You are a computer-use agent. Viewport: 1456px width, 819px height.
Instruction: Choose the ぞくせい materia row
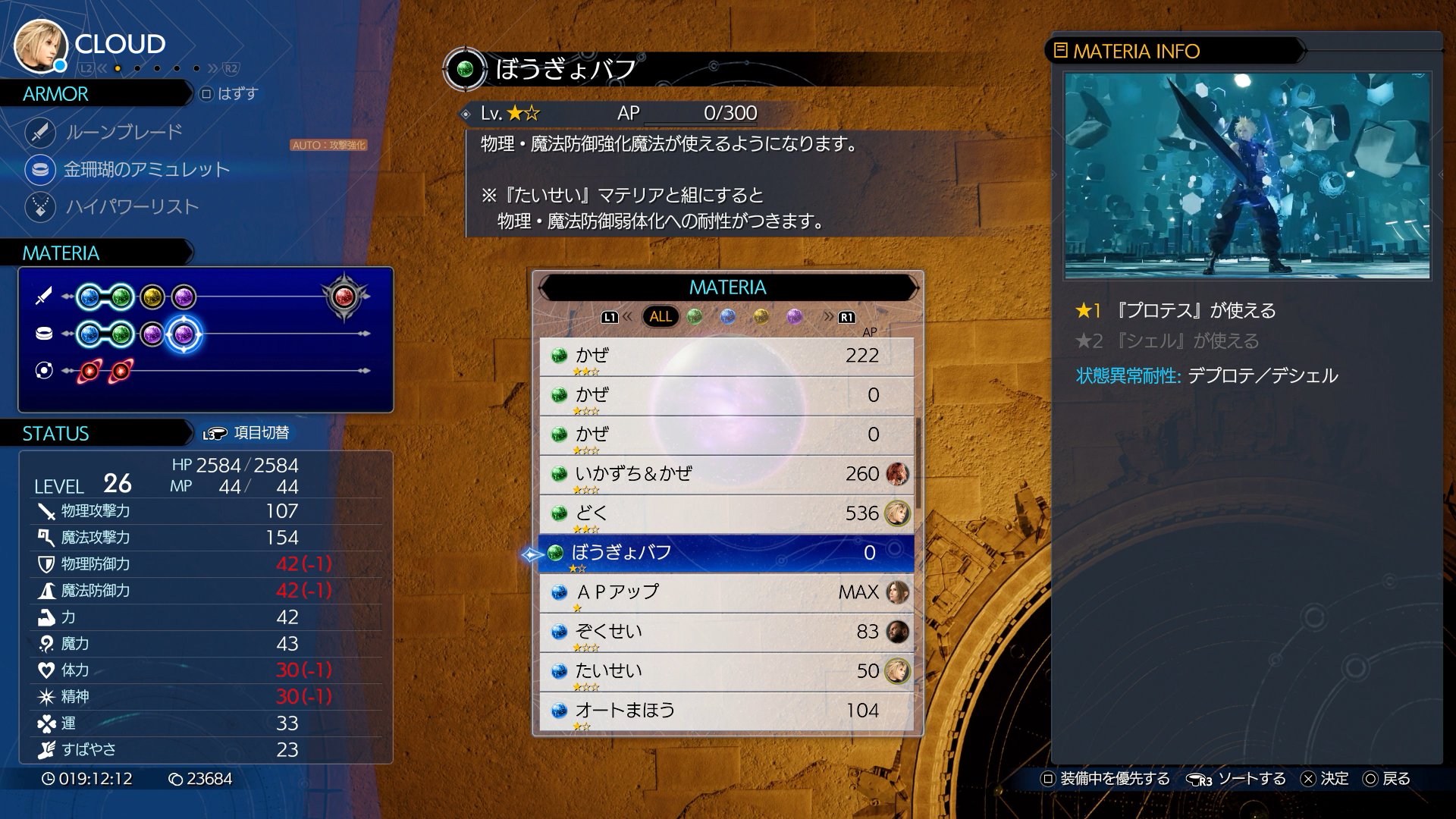click(x=726, y=632)
